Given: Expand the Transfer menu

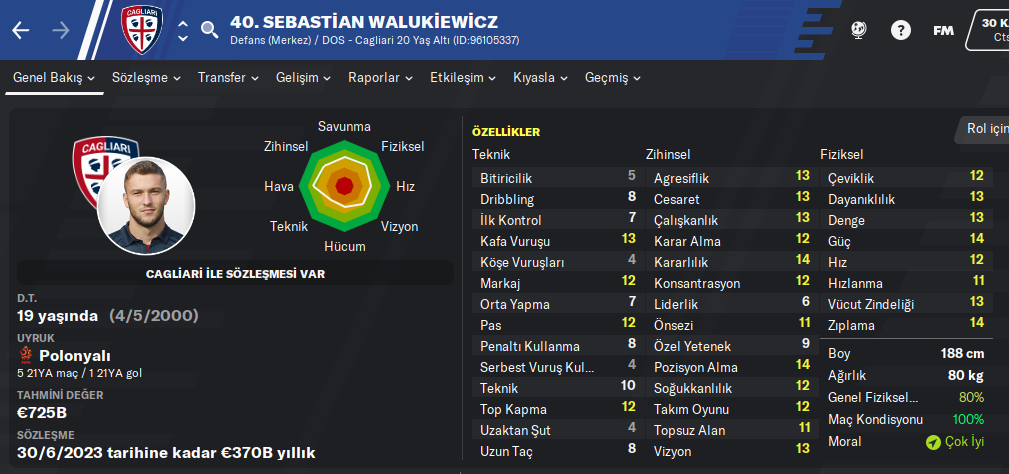Looking at the screenshot, I should point(228,78).
